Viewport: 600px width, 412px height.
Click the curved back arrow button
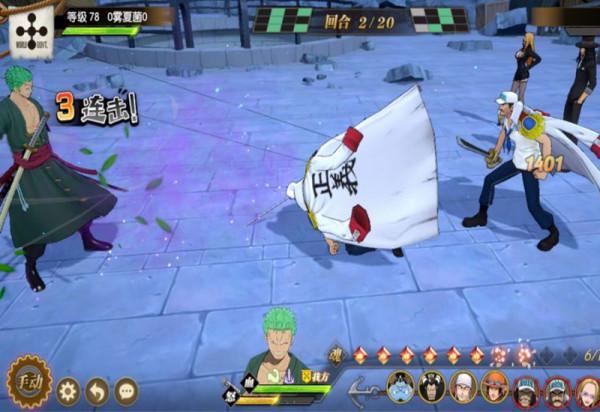(97, 390)
